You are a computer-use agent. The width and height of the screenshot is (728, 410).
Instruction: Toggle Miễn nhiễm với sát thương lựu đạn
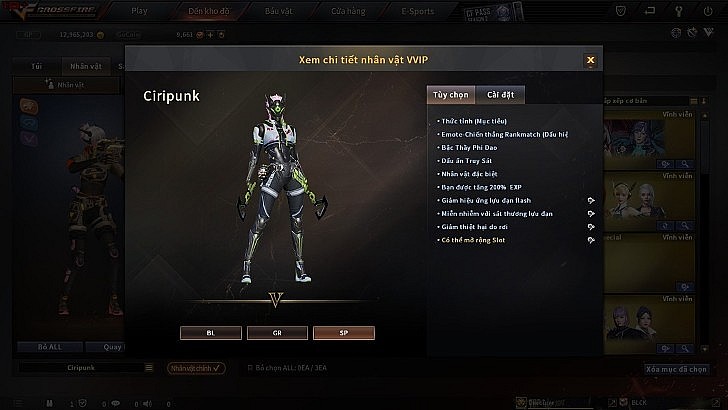[x=591, y=214]
